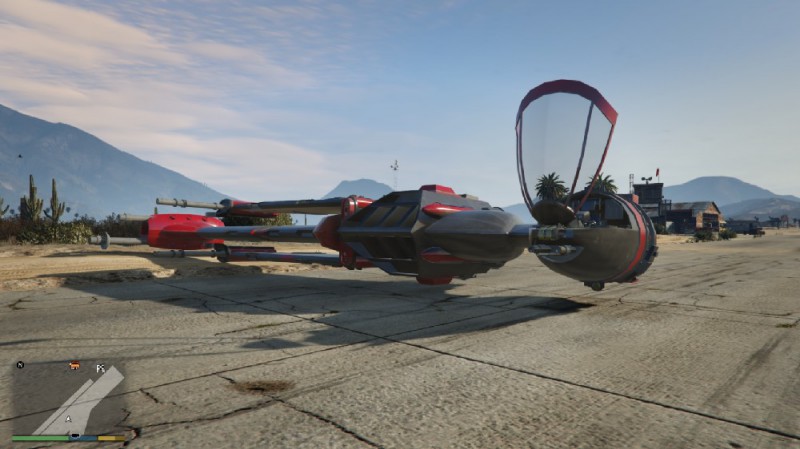Click the north indicator on the minimap
Viewport: 800px width, 449px height.
point(20,366)
